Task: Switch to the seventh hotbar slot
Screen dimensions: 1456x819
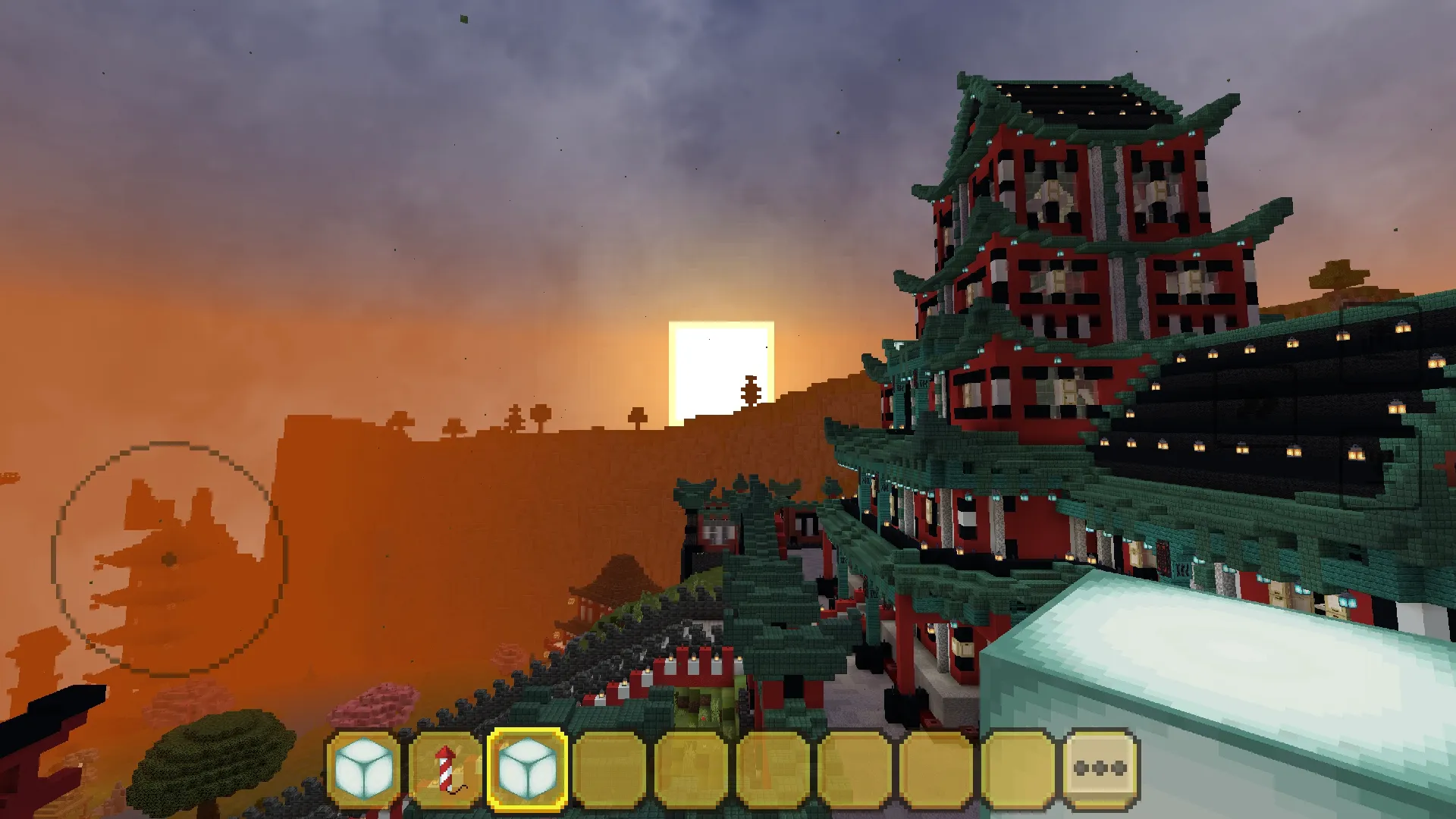Action: [x=855, y=768]
